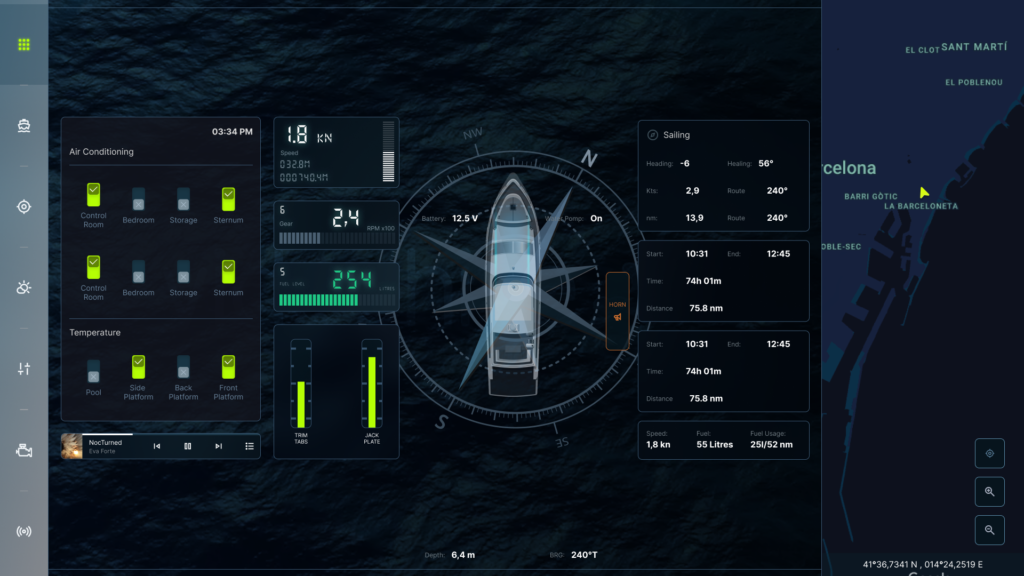The height and width of the screenshot is (576, 1024).
Task: Disable the Front Platform temperature toggle
Action: pos(228,367)
